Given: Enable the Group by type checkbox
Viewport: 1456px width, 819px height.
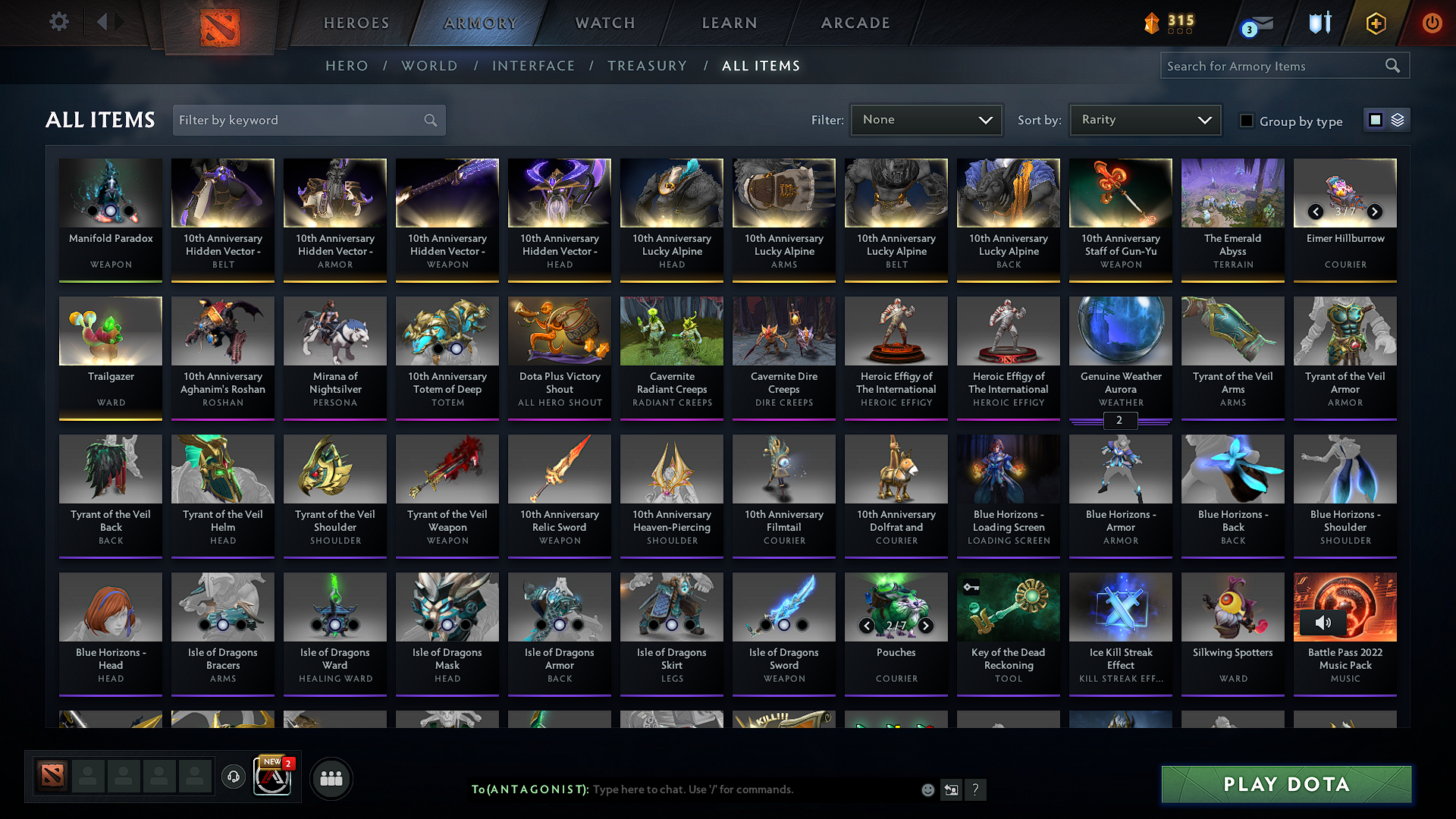Looking at the screenshot, I should (x=1247, y=121).
